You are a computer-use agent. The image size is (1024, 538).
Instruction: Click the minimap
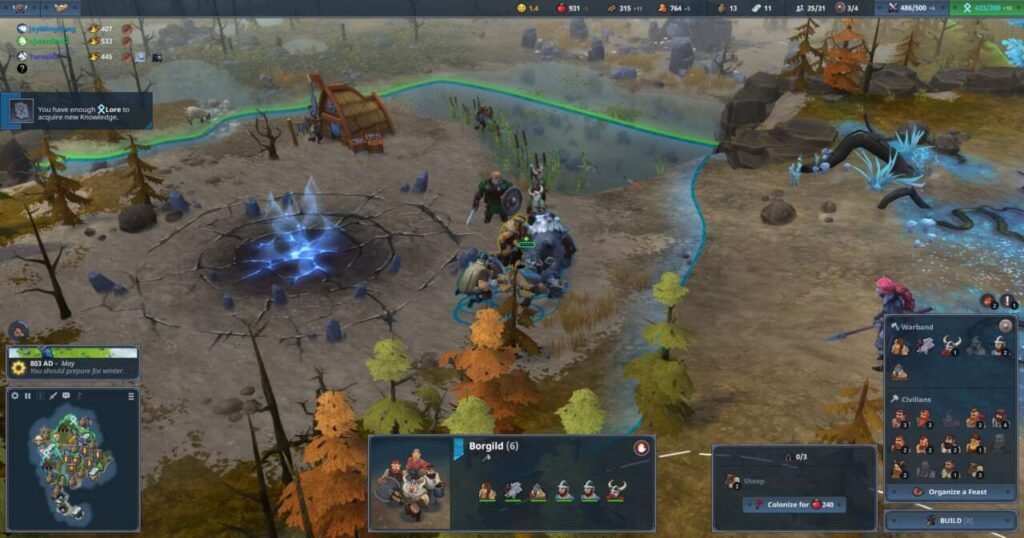point(70,458)
